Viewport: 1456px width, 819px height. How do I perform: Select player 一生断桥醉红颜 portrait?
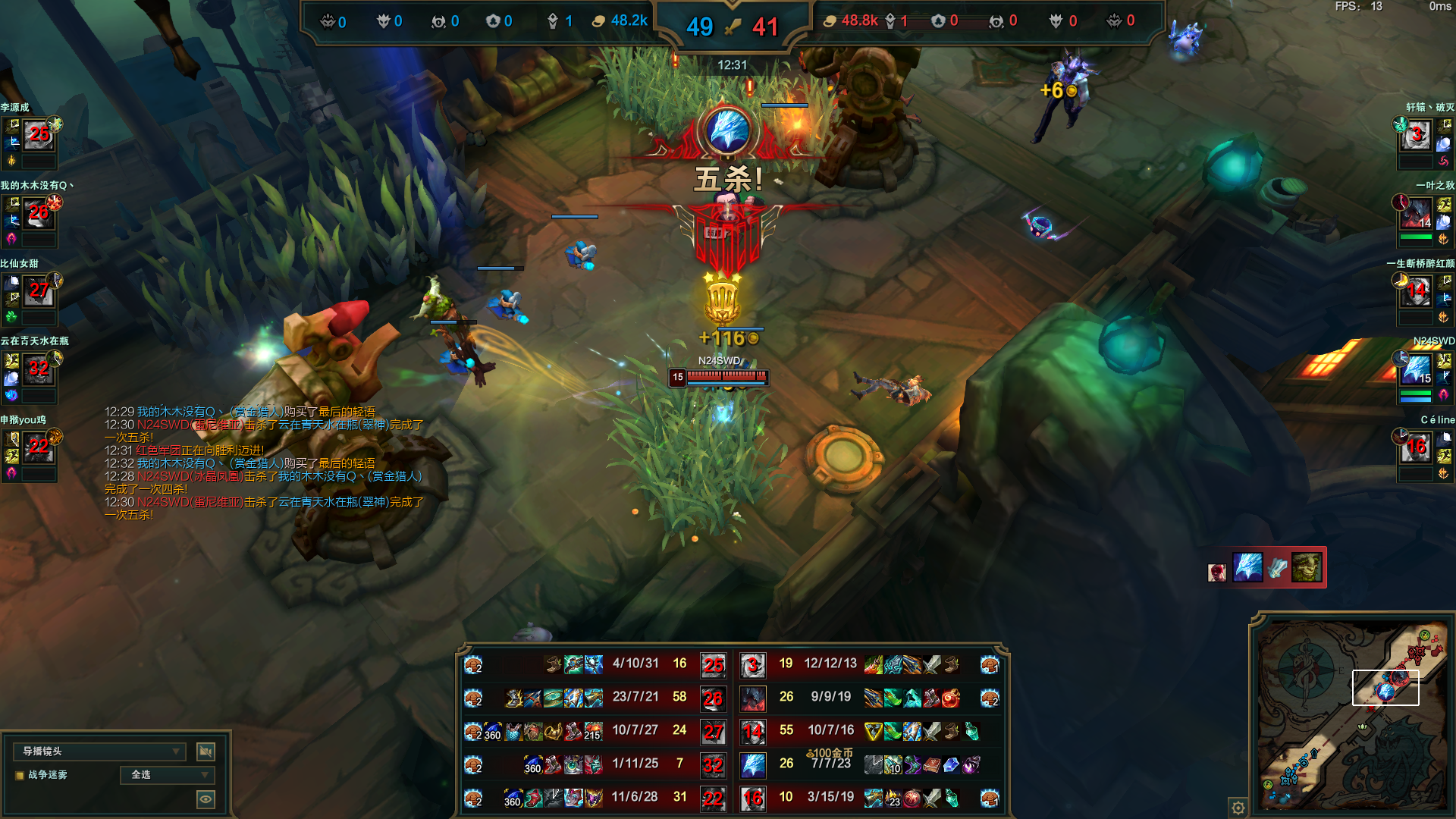tap(1416, 292)
